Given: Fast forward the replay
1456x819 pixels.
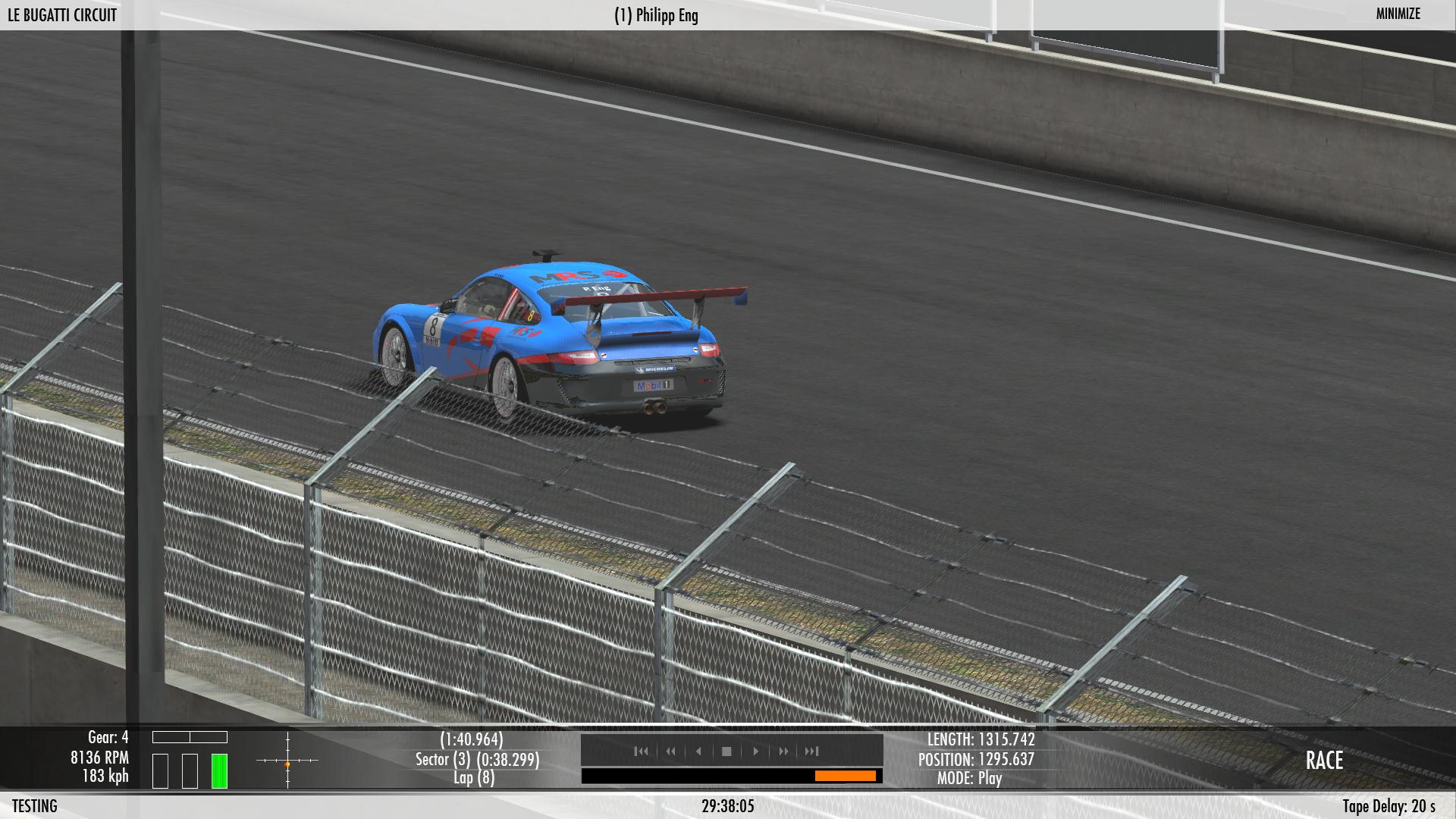Looking at the screenshot, I should [x=783, y=751].
